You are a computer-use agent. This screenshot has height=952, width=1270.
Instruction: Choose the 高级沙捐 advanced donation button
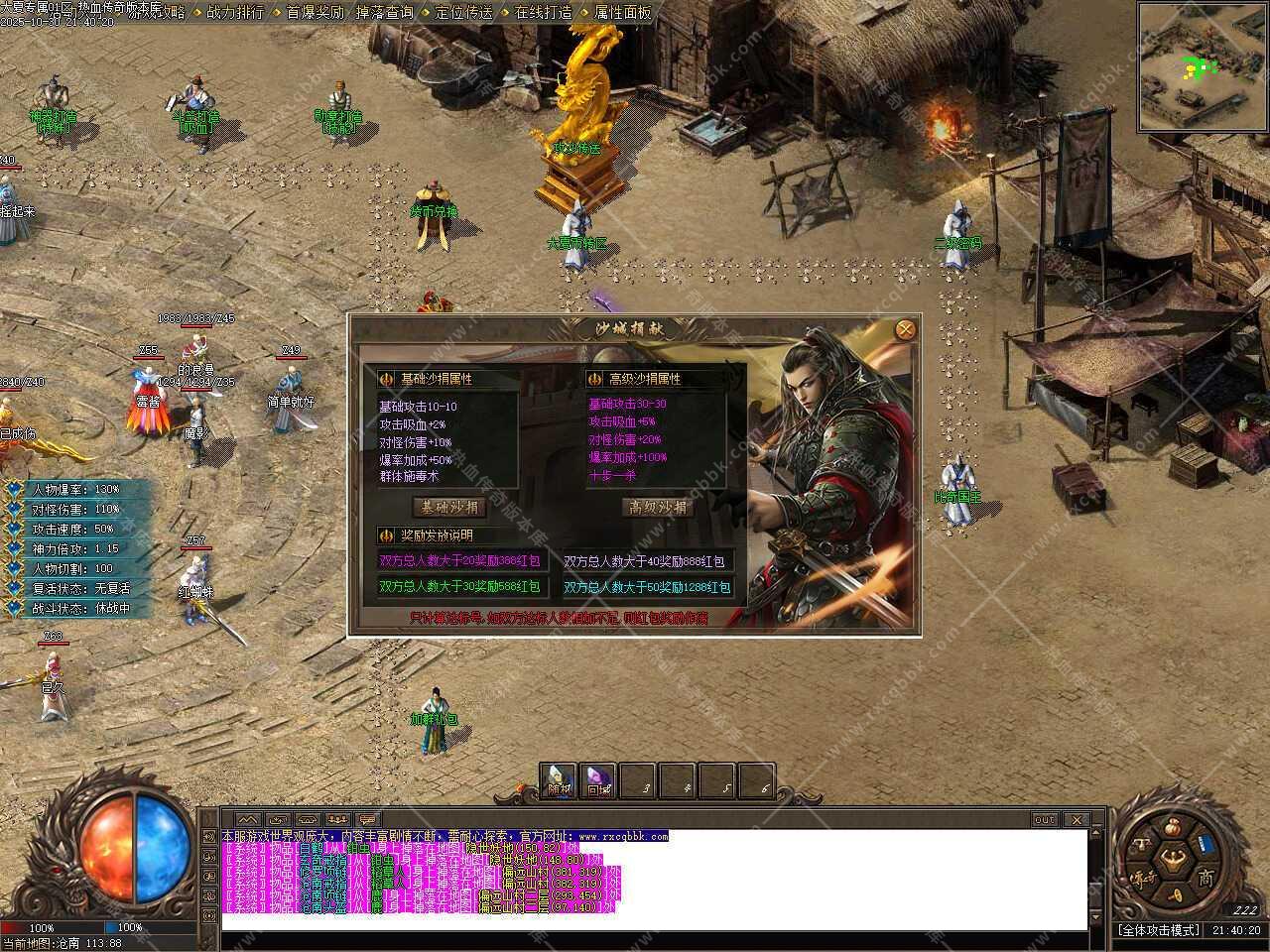[658, 507]
